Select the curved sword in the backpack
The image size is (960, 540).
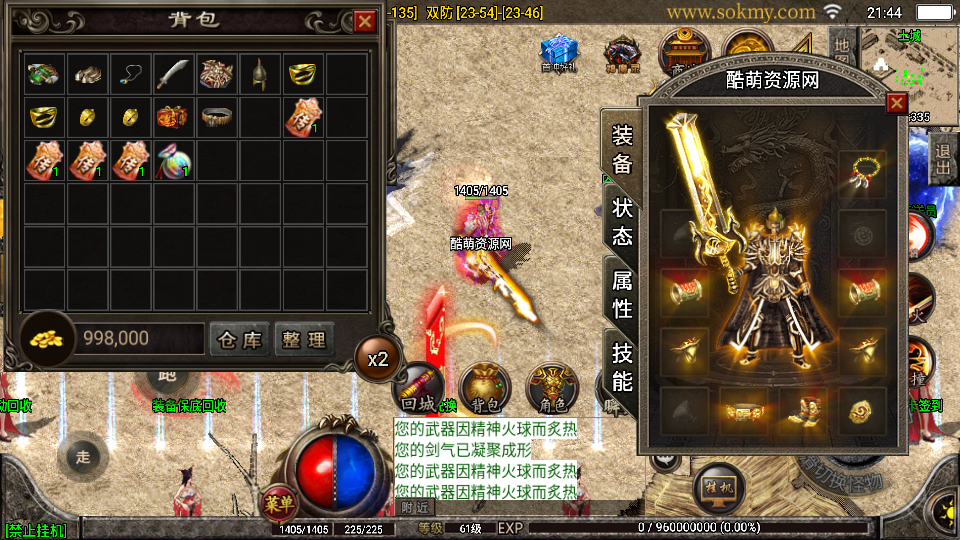173,73
